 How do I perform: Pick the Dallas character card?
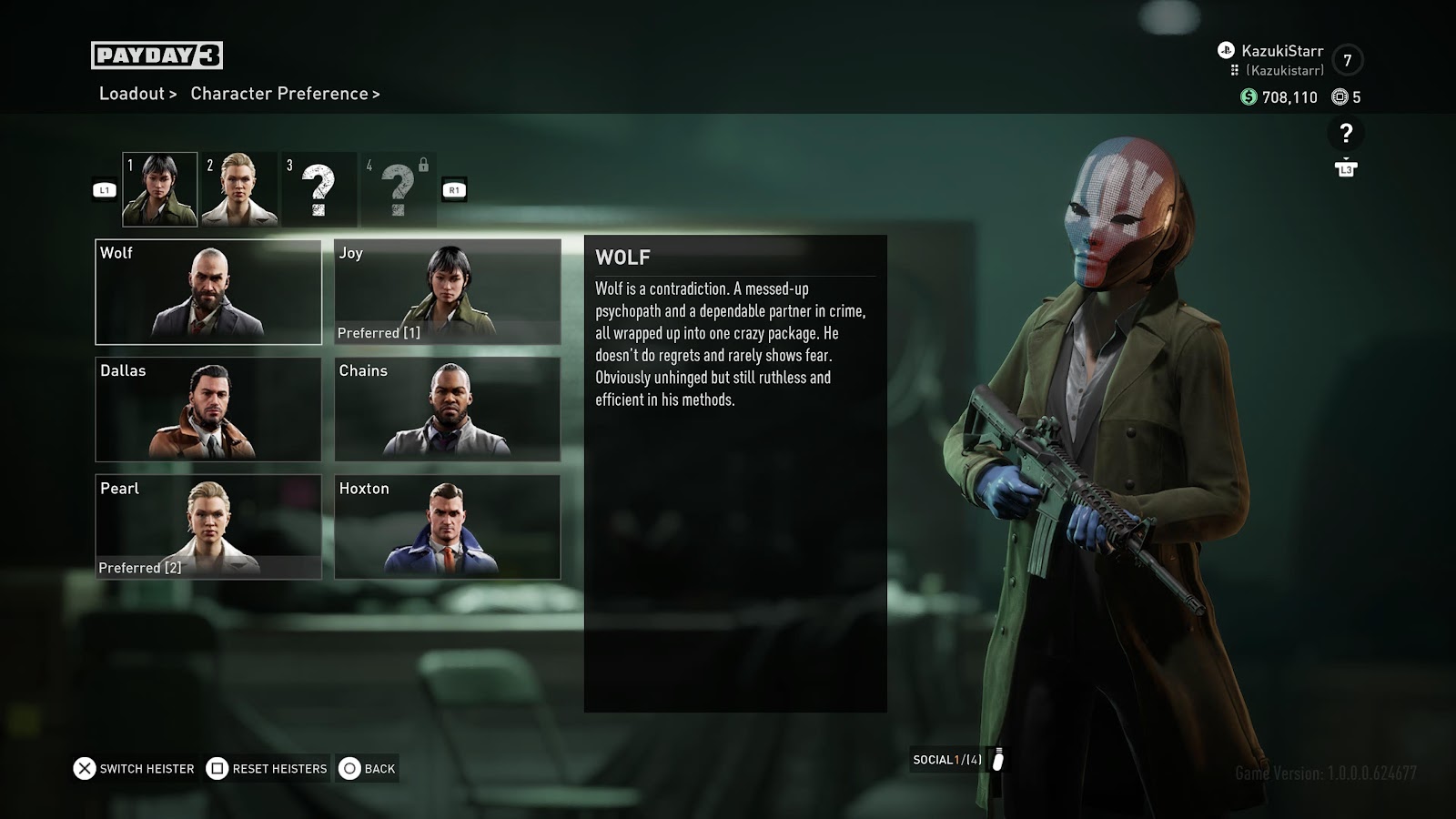(208, 409)
